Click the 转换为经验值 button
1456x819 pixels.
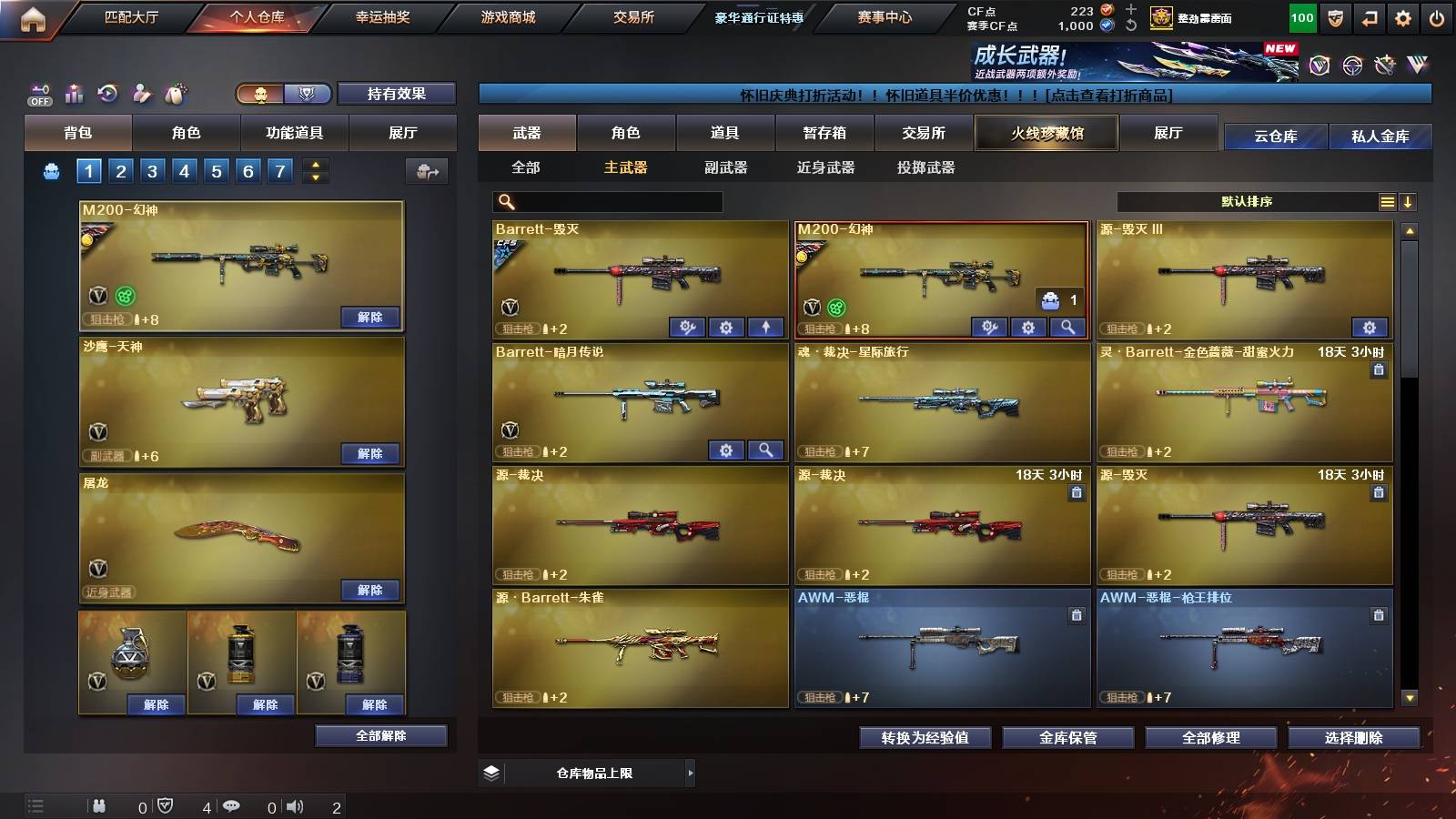(x=925, y=738)
